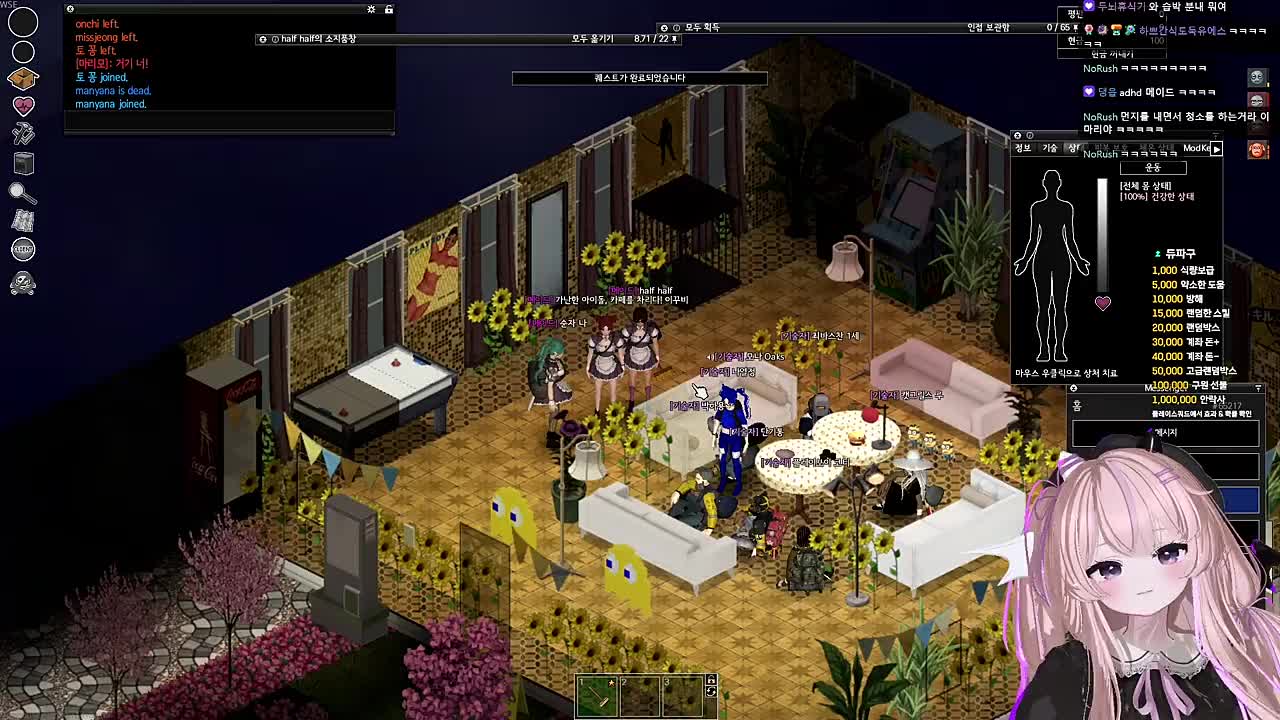The height and width of the screenshot is (720, 1280).
Task: Click the furniture moving cabinet icon
Action: tap(23, 163)
